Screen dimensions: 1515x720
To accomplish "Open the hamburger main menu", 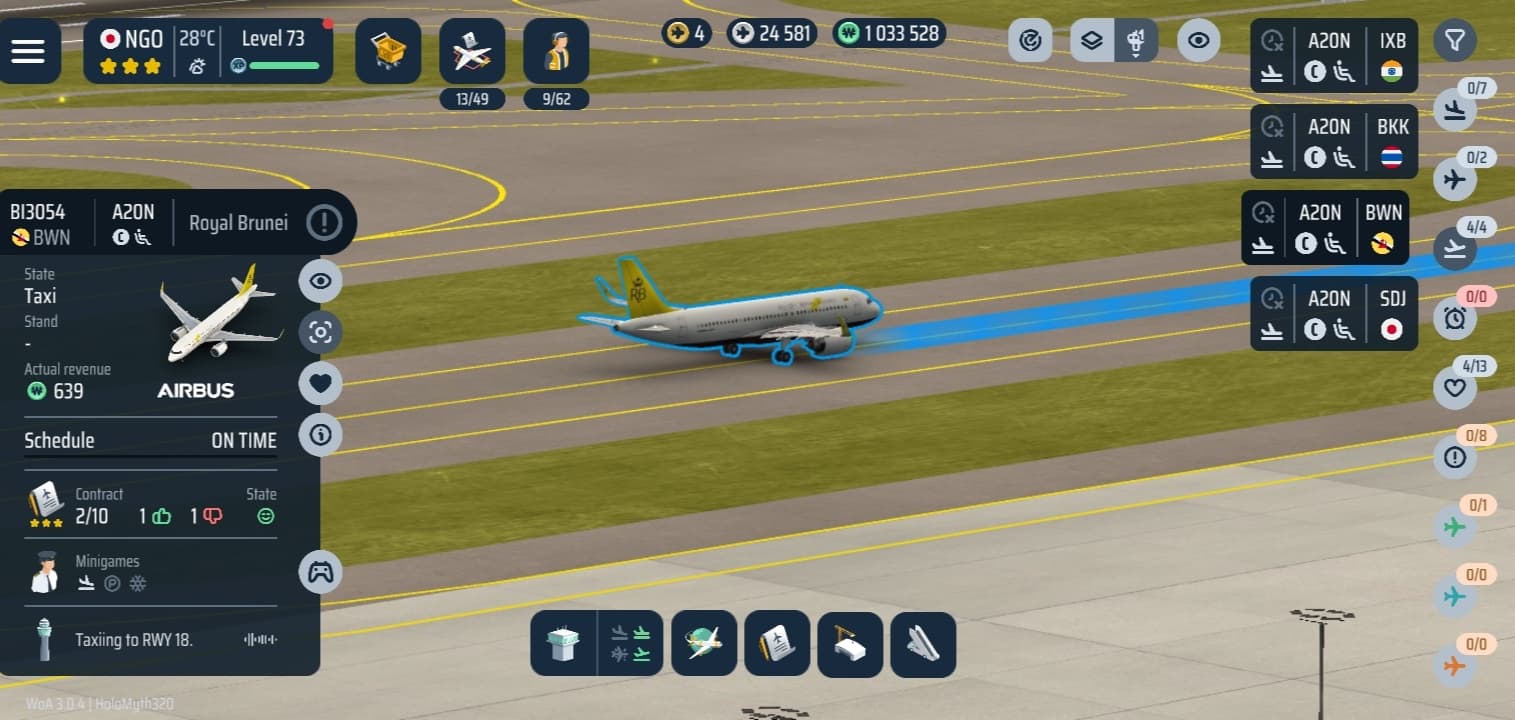I will pos(28,51).
